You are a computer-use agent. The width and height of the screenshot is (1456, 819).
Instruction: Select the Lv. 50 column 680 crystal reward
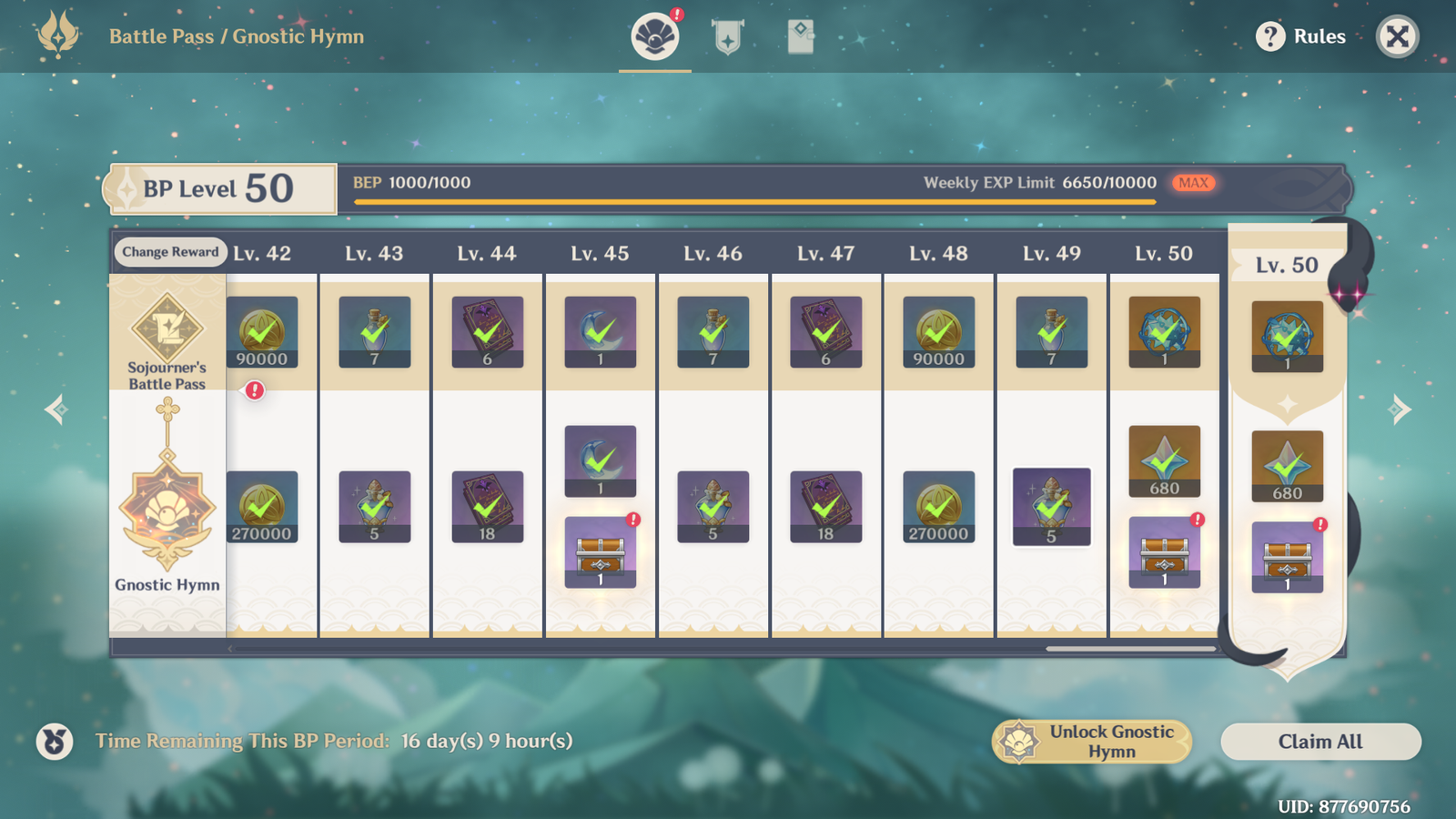click(1165, 461)
